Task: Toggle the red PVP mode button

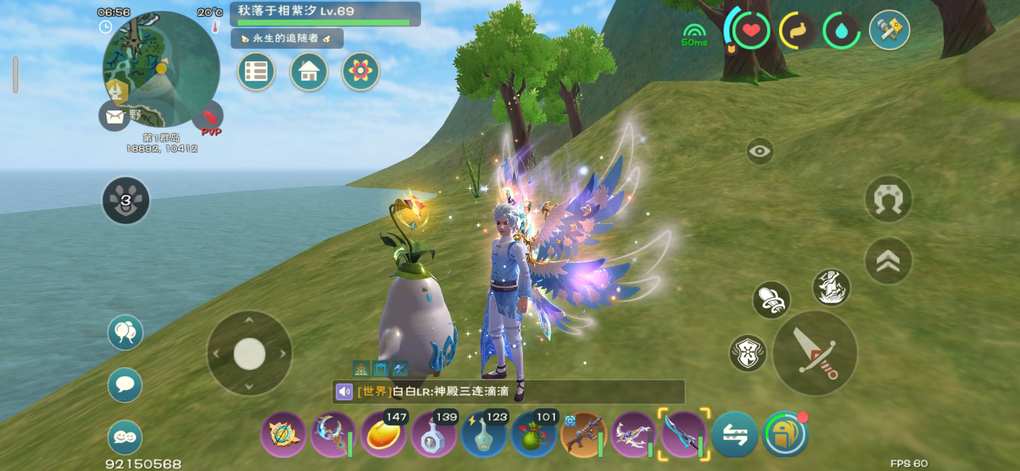Action: point(210,120)
